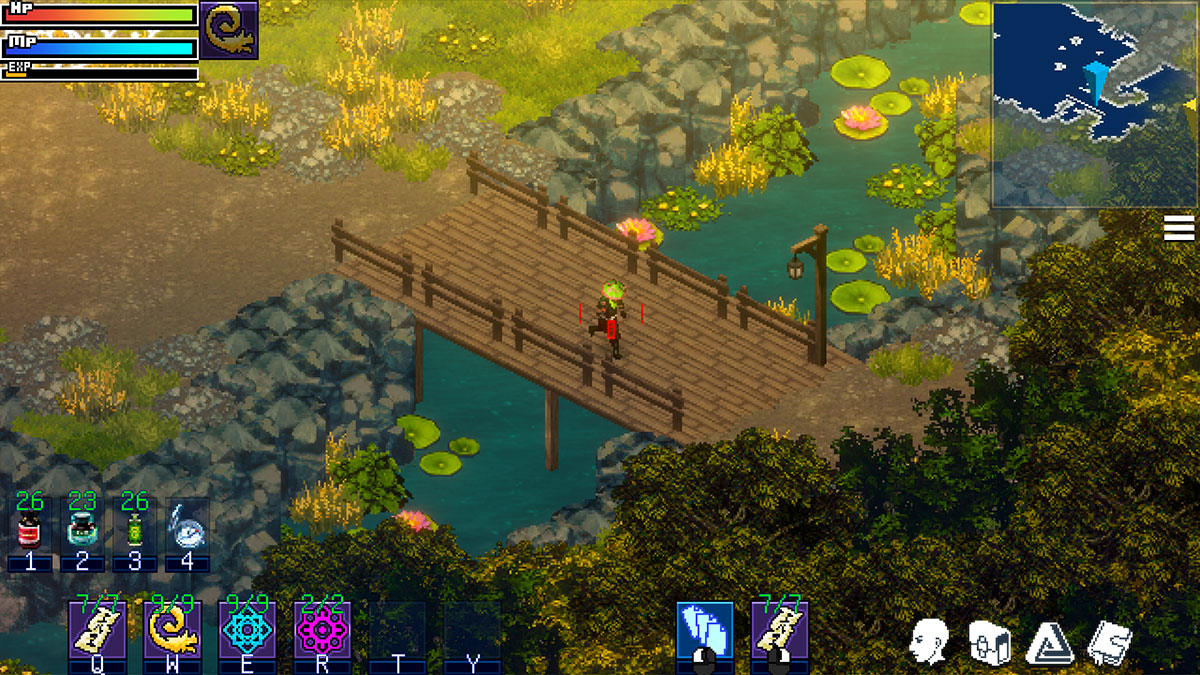Image resolution: width=1200 pixels, height=675 pixels.
Task: Use the red potion in slot 1
Action: point(30,530)
